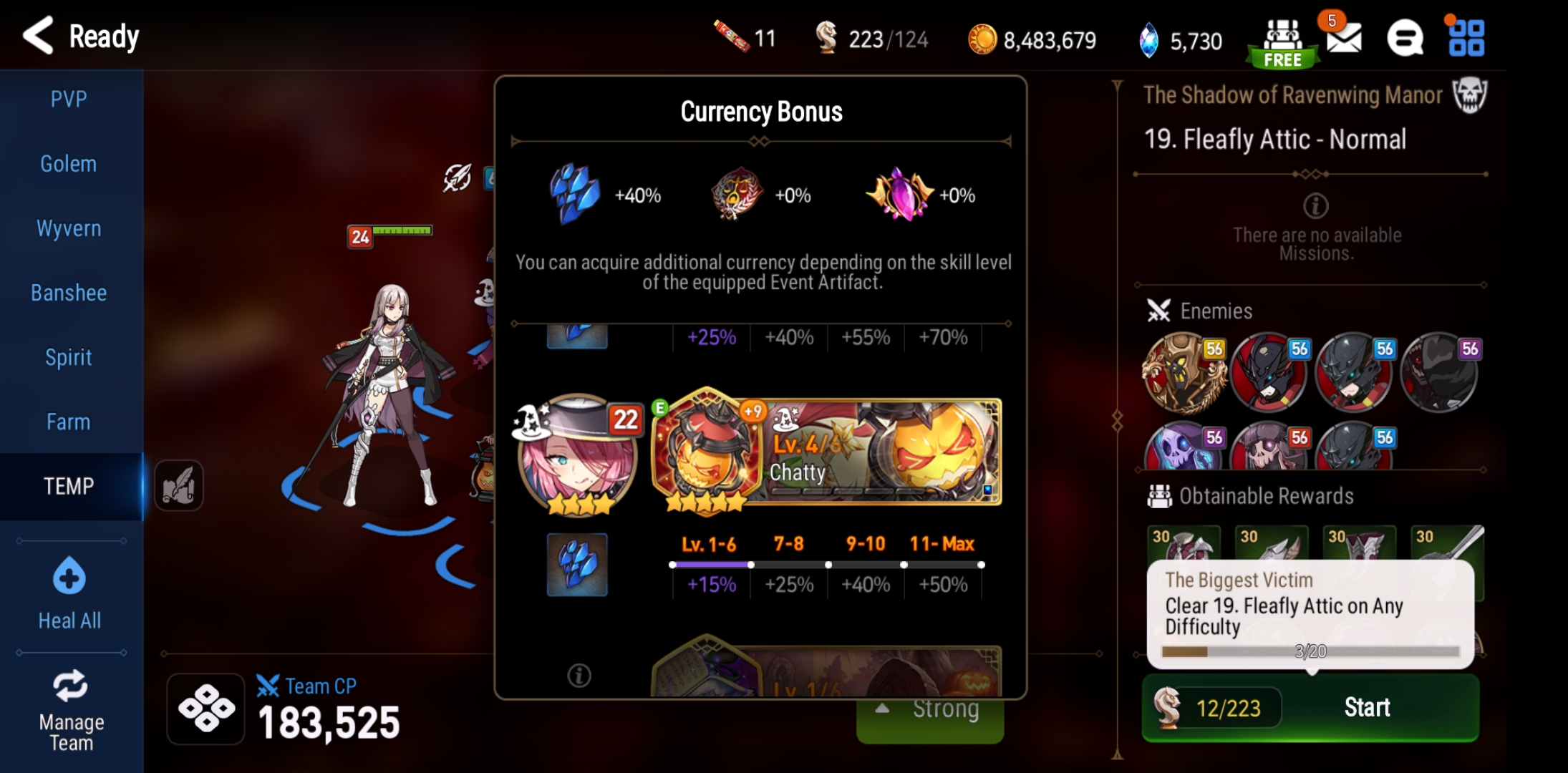Click the back arrow next to Ready

point(37,34)
